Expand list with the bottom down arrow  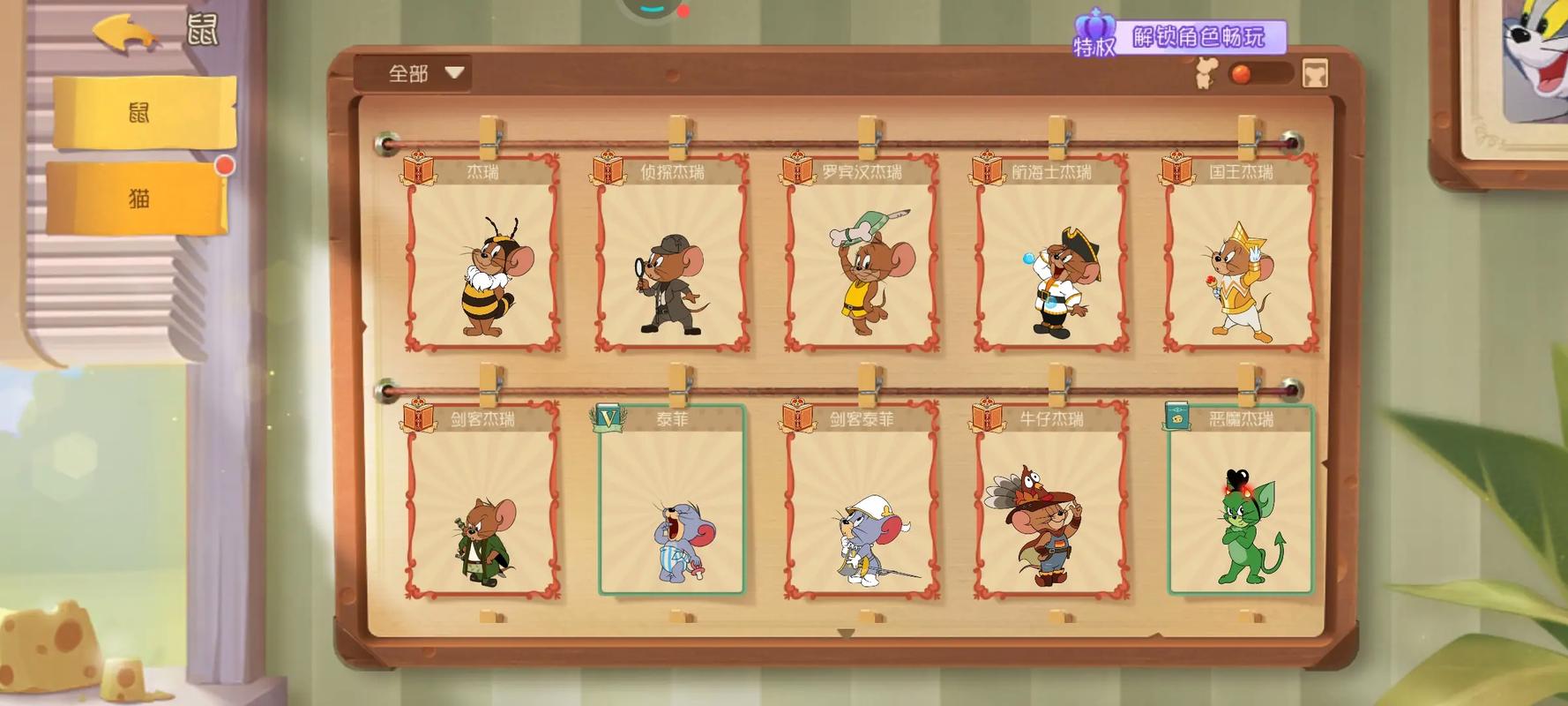pos(846,634)
